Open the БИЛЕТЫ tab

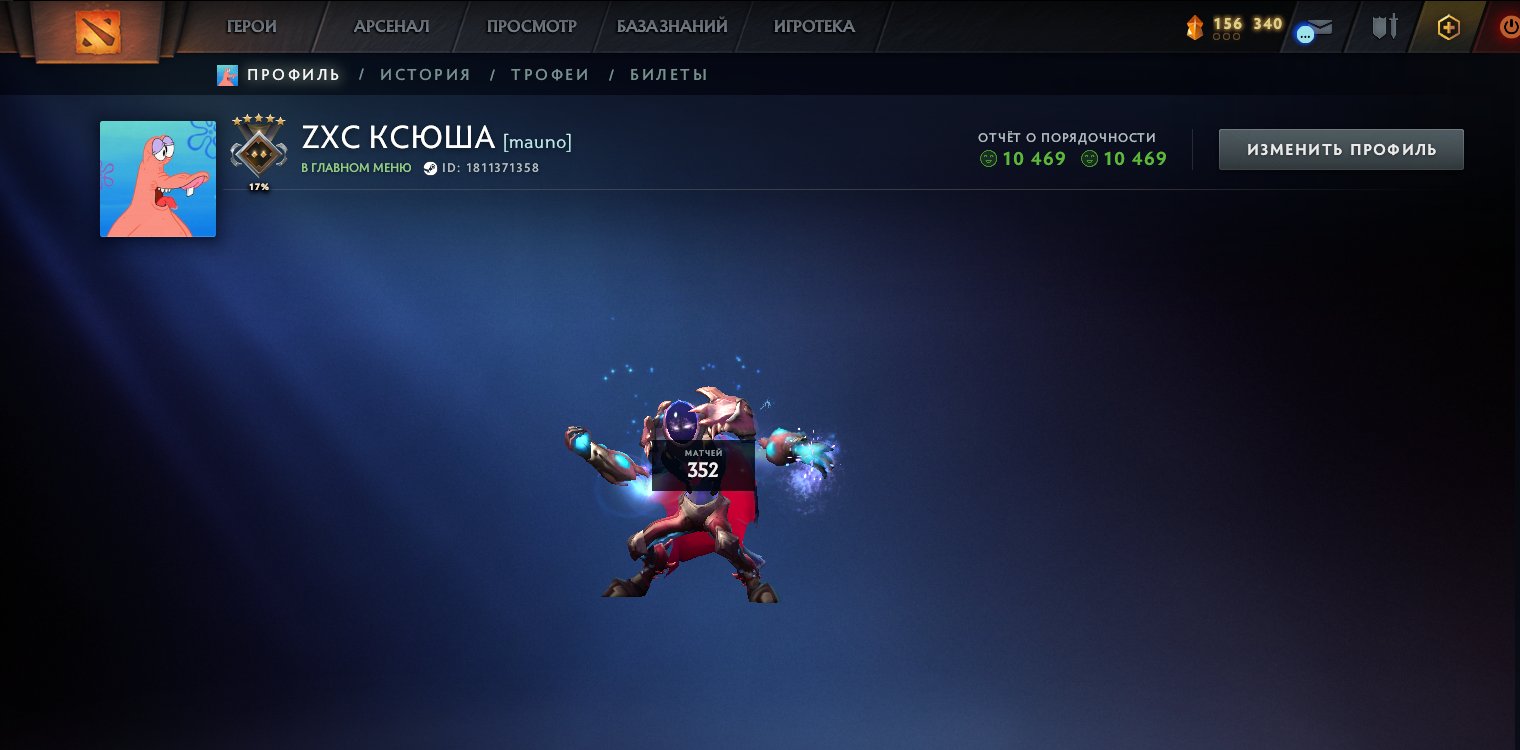(669, 75)
